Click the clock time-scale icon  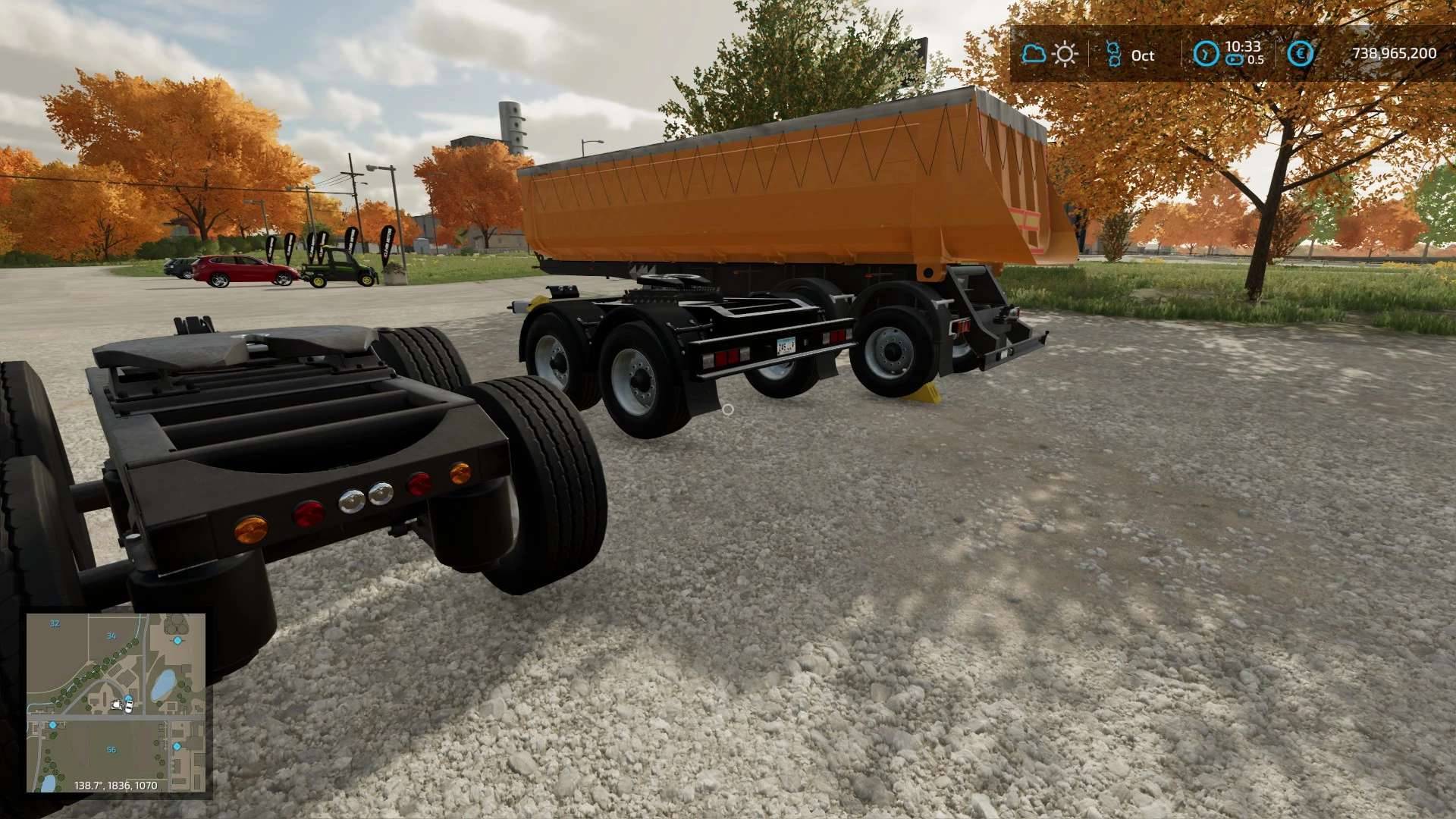click(1206, 54)
